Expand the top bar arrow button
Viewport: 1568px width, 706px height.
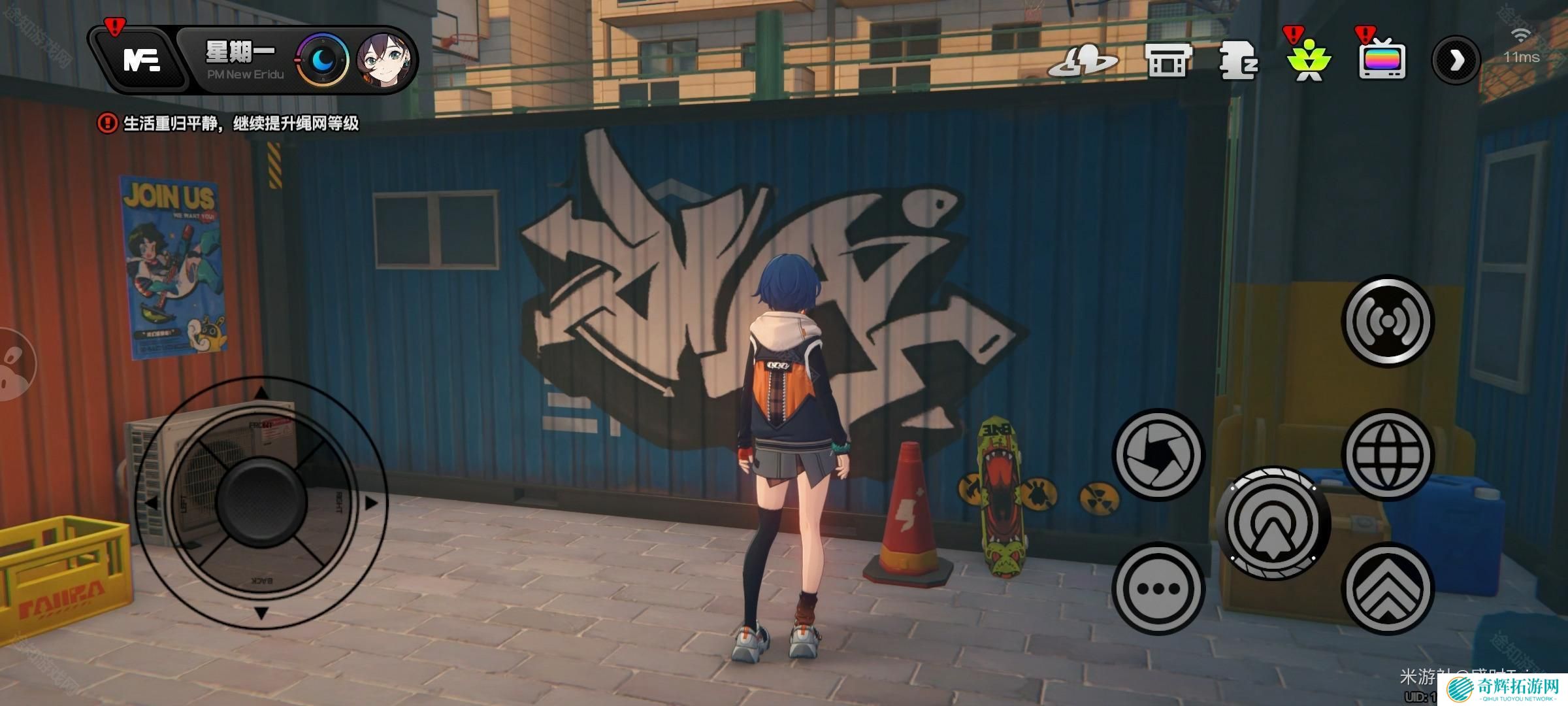tap(1456, 61)
